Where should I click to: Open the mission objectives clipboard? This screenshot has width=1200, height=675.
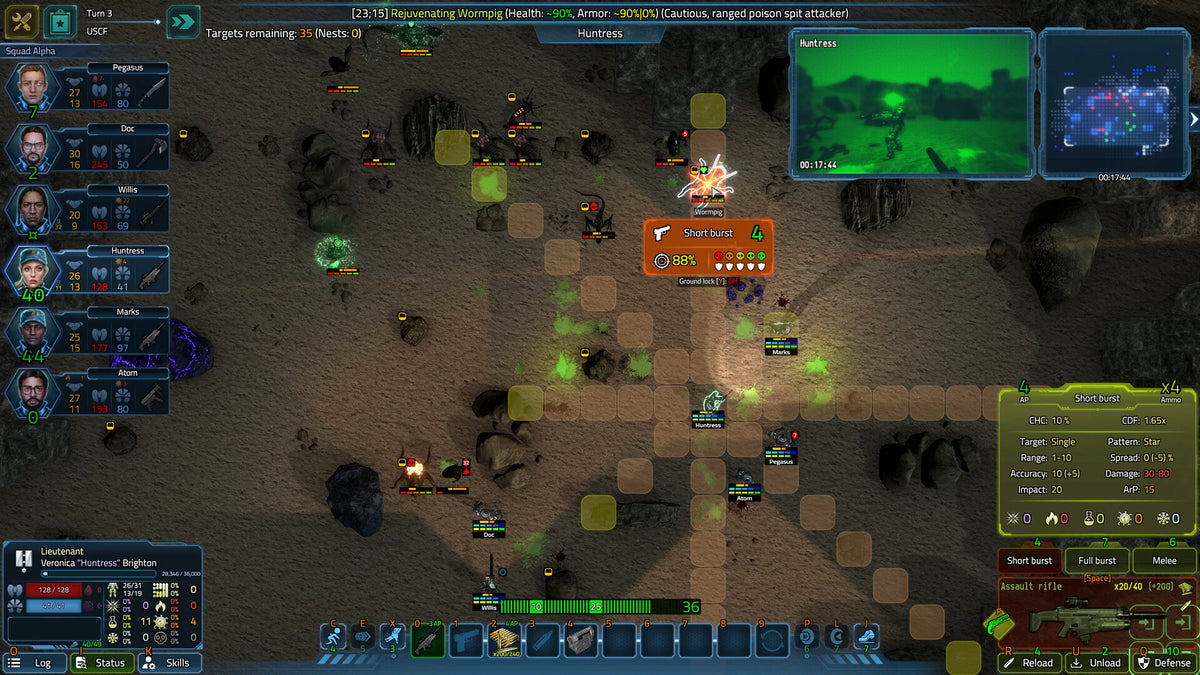point(59,20)
